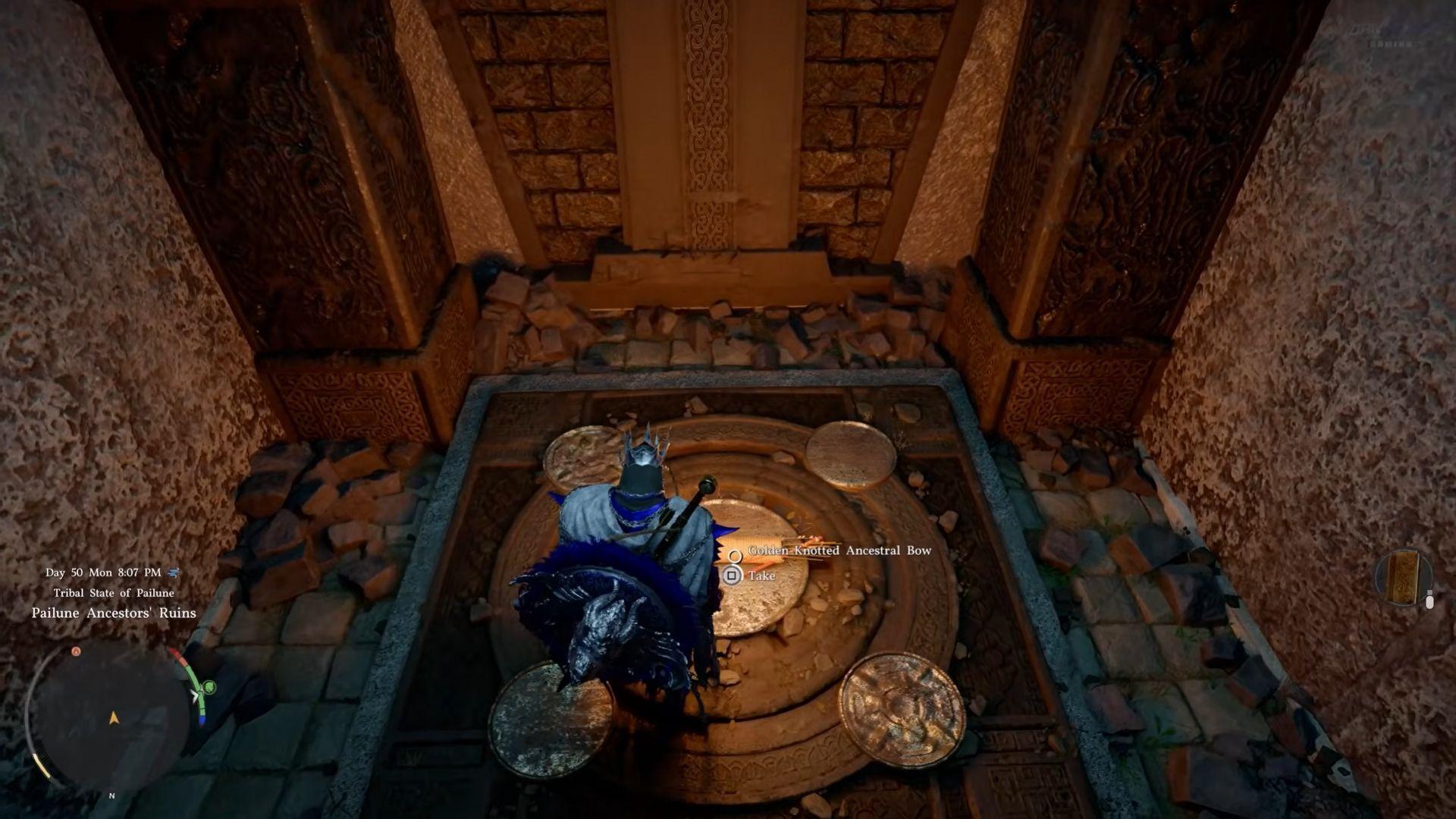Click the Tribal State of Pailune label
1456x819 pixels.
(x=115, y=593)
